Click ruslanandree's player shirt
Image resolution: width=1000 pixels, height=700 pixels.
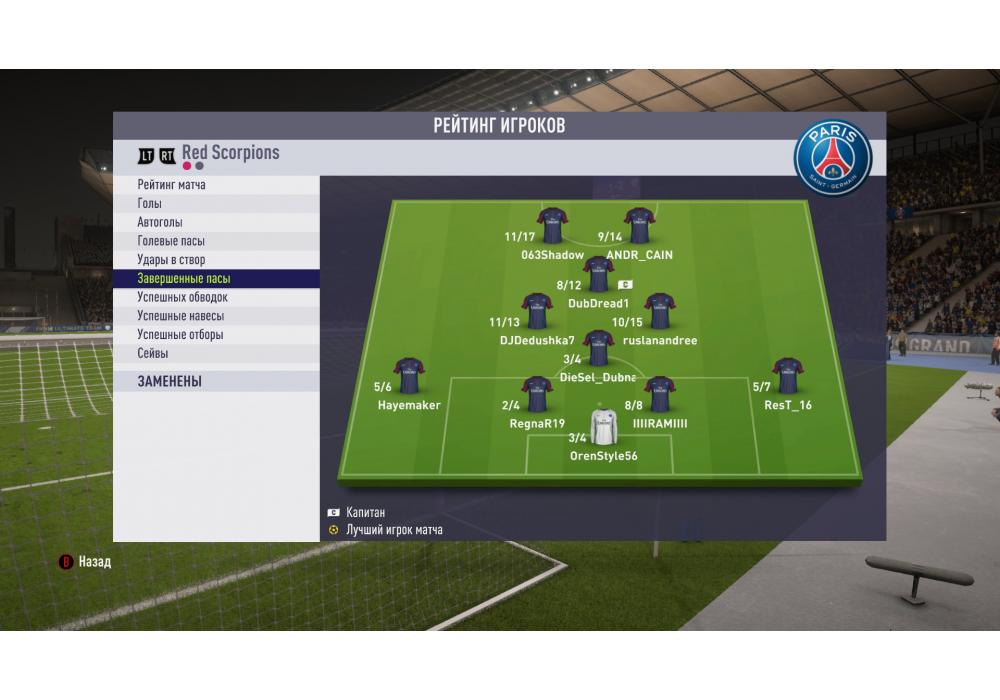(660, 311)
